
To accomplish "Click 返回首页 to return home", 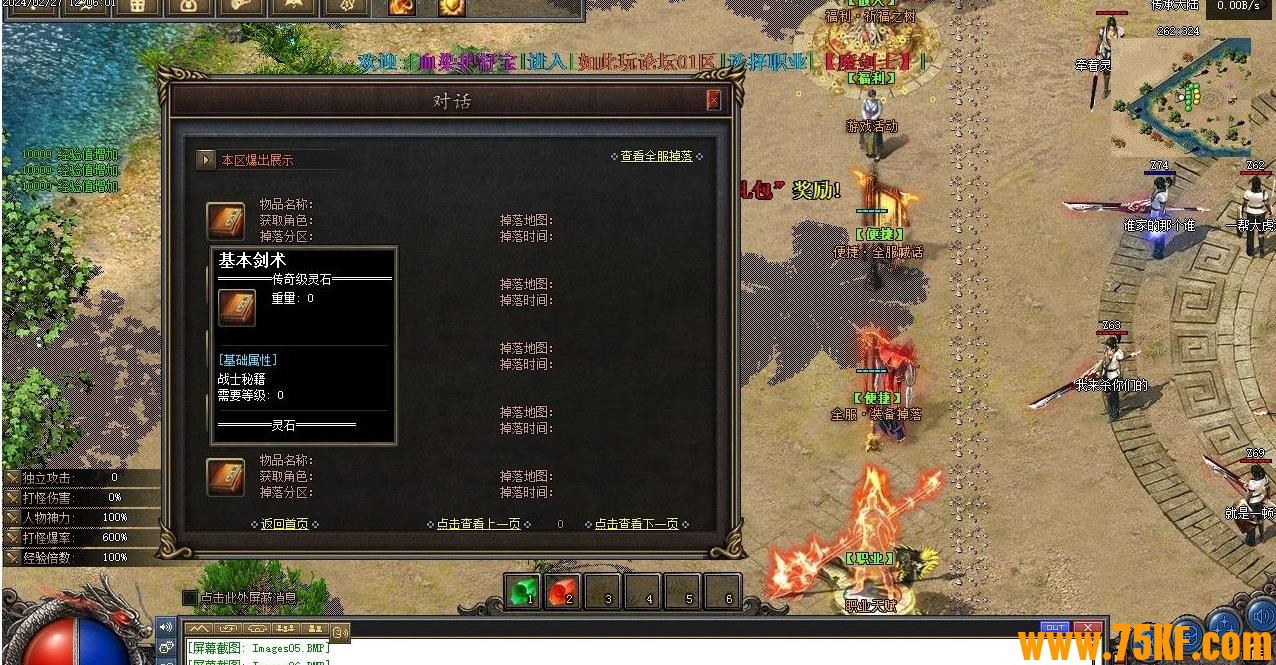I will point(285,524).
